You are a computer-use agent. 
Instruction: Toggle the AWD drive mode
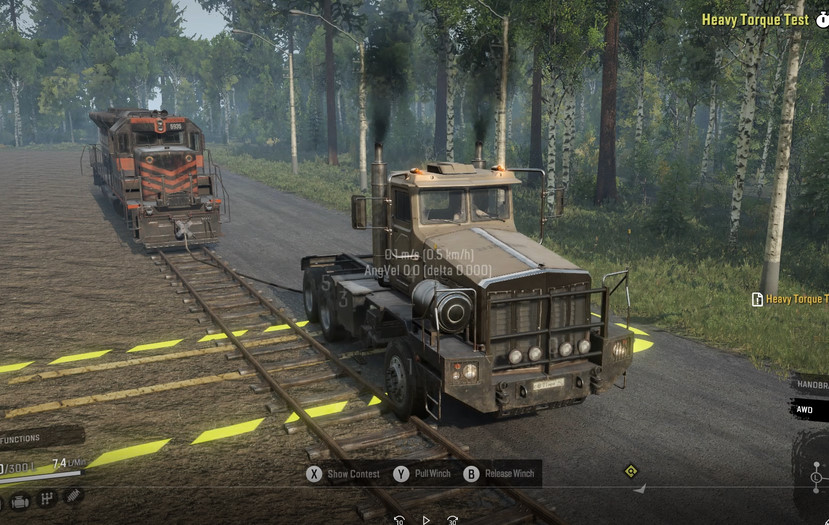tap(806, 408)
